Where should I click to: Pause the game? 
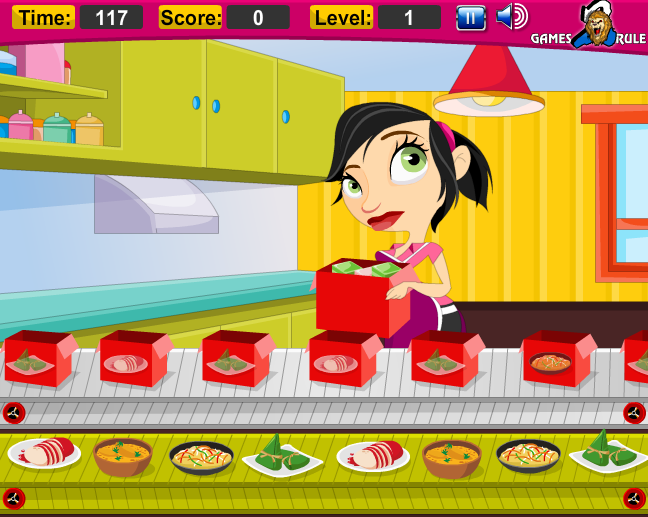pos(471,17)
